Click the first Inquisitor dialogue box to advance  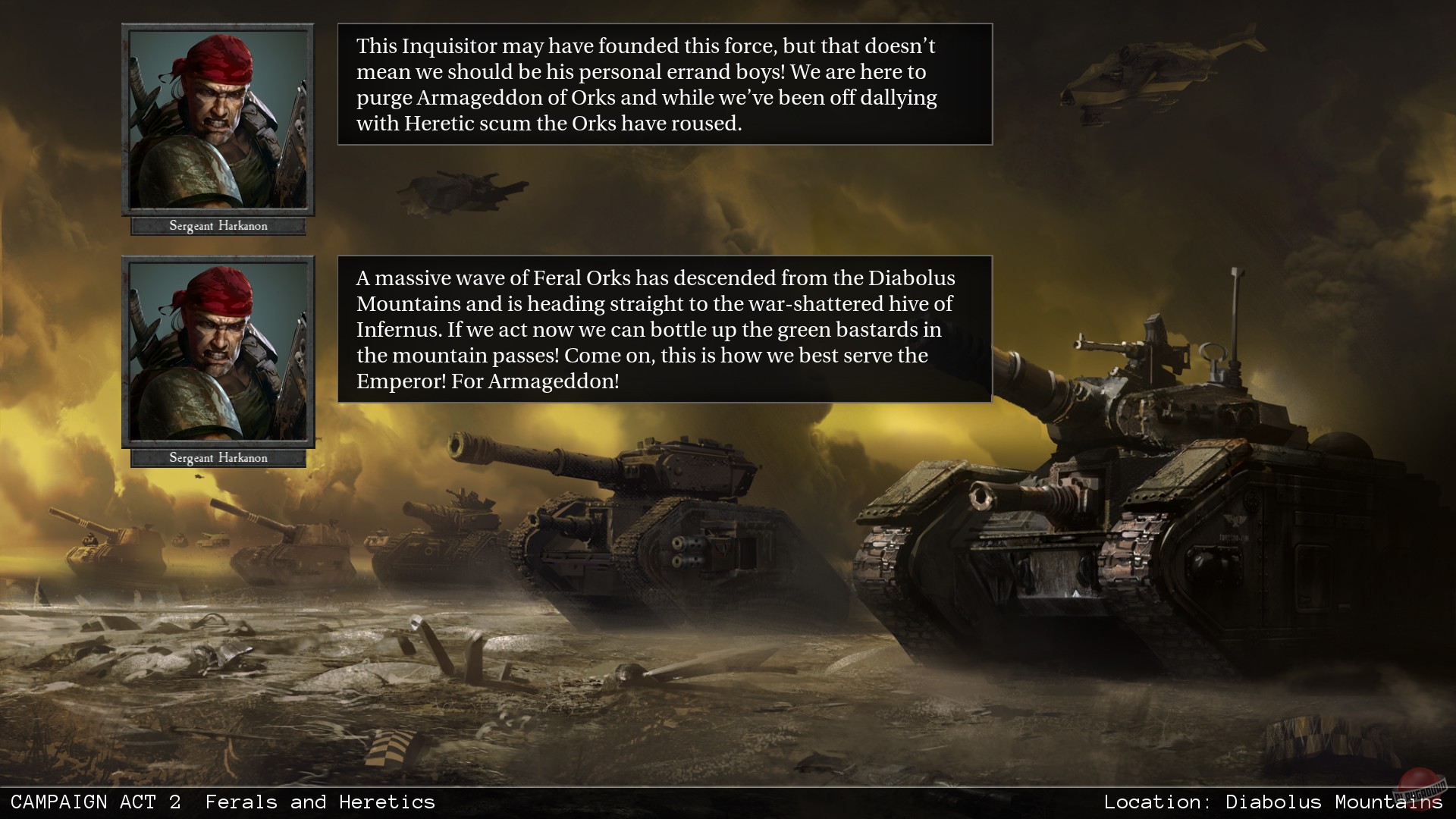pyautogui.click(x=664, y=84)
